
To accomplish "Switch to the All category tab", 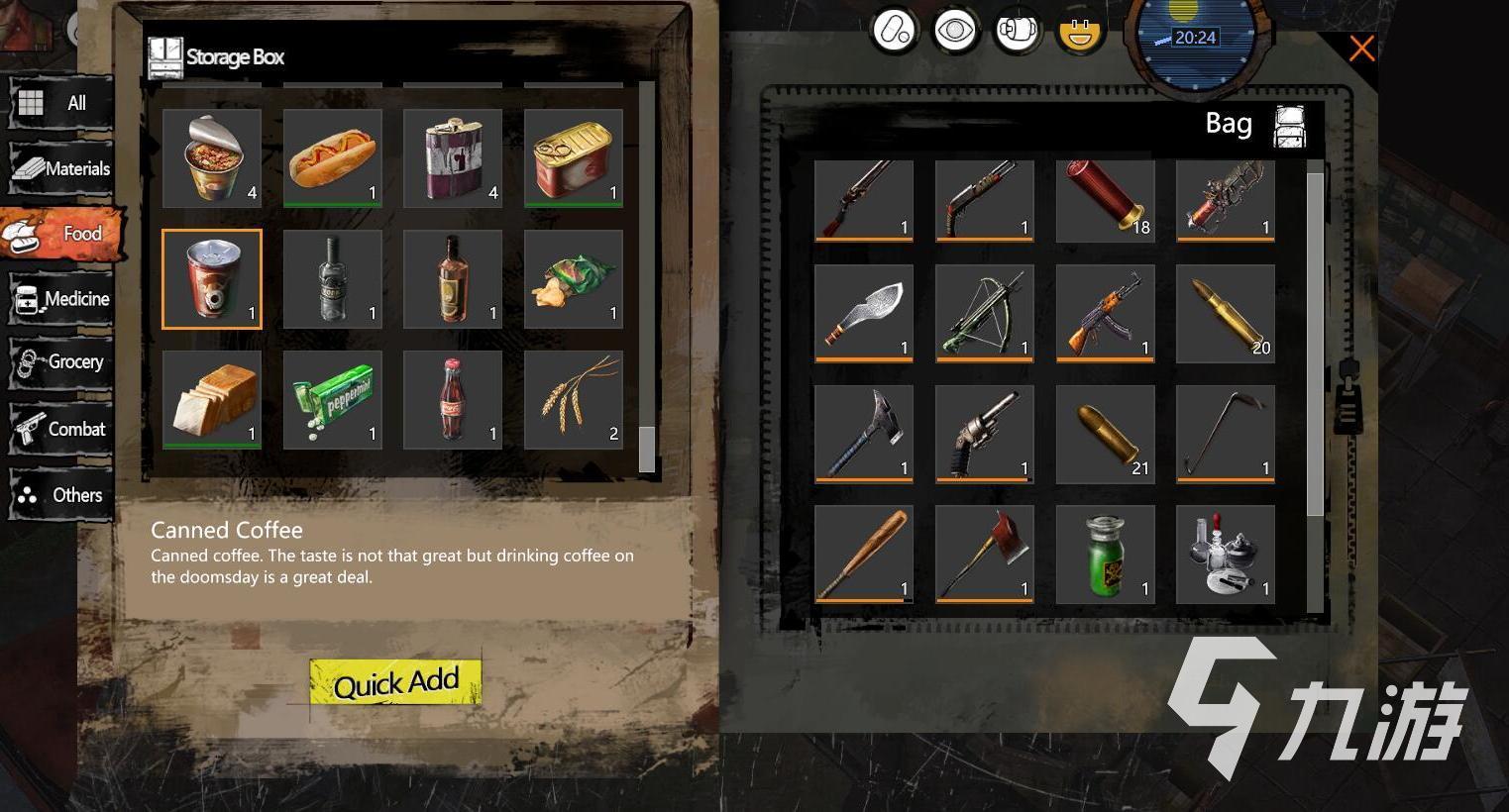I will point(60,103).
